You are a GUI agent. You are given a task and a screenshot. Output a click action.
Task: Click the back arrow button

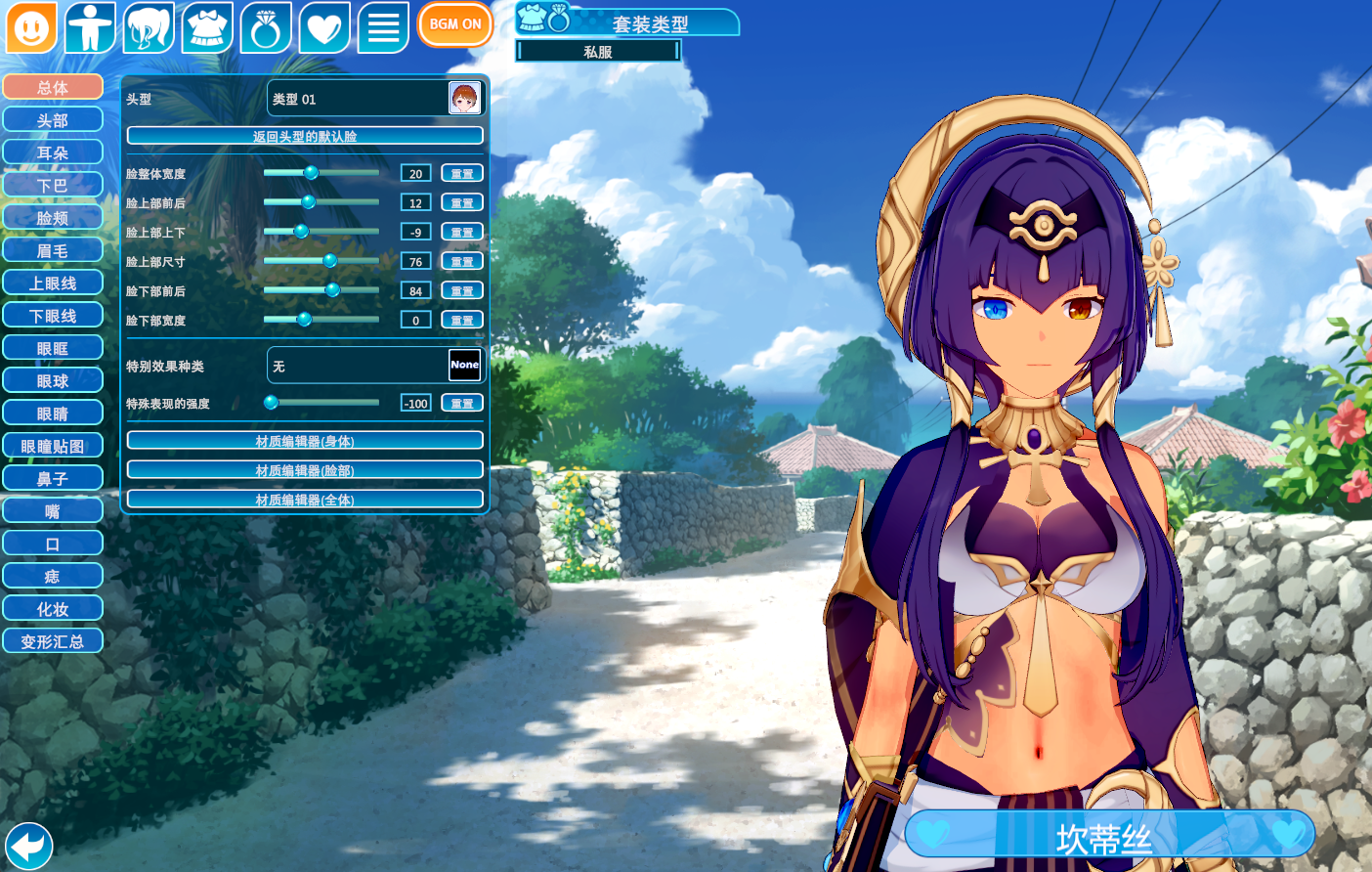click(28, 846)
